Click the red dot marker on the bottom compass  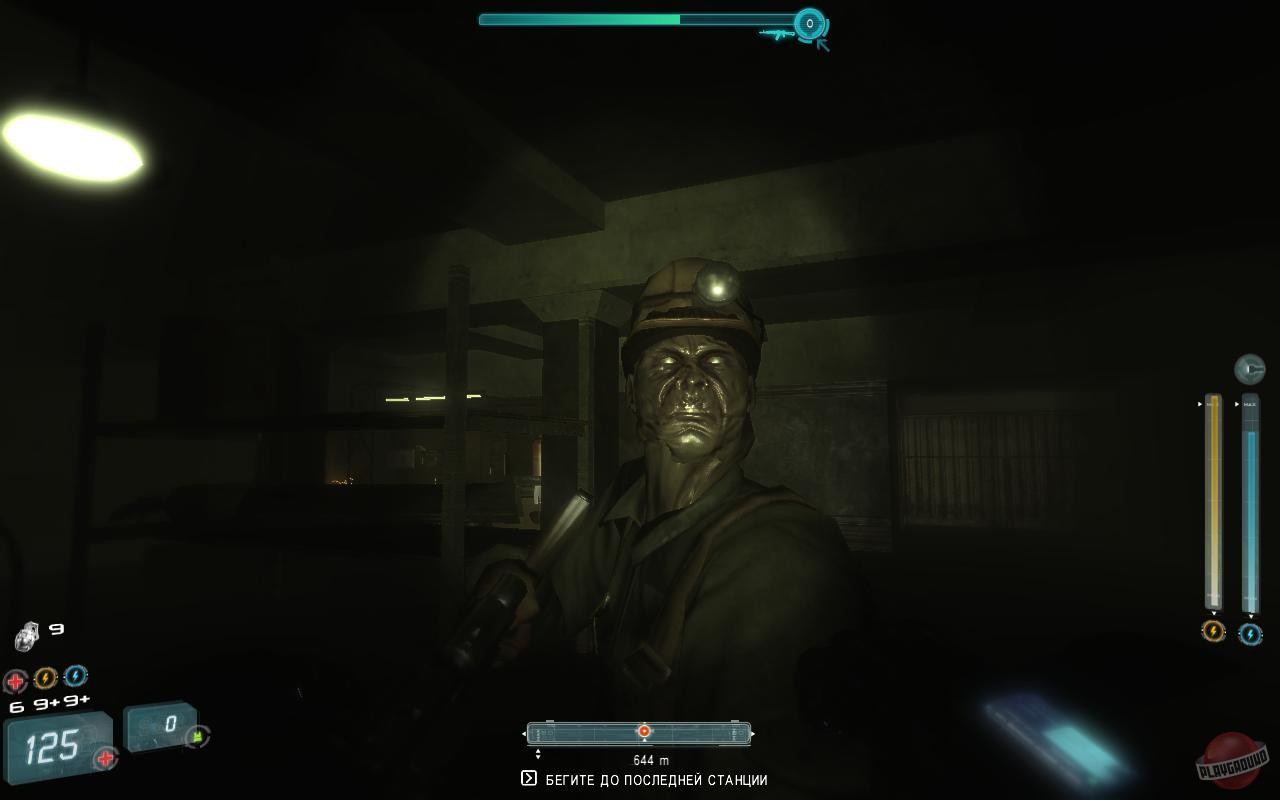[644, 729]
